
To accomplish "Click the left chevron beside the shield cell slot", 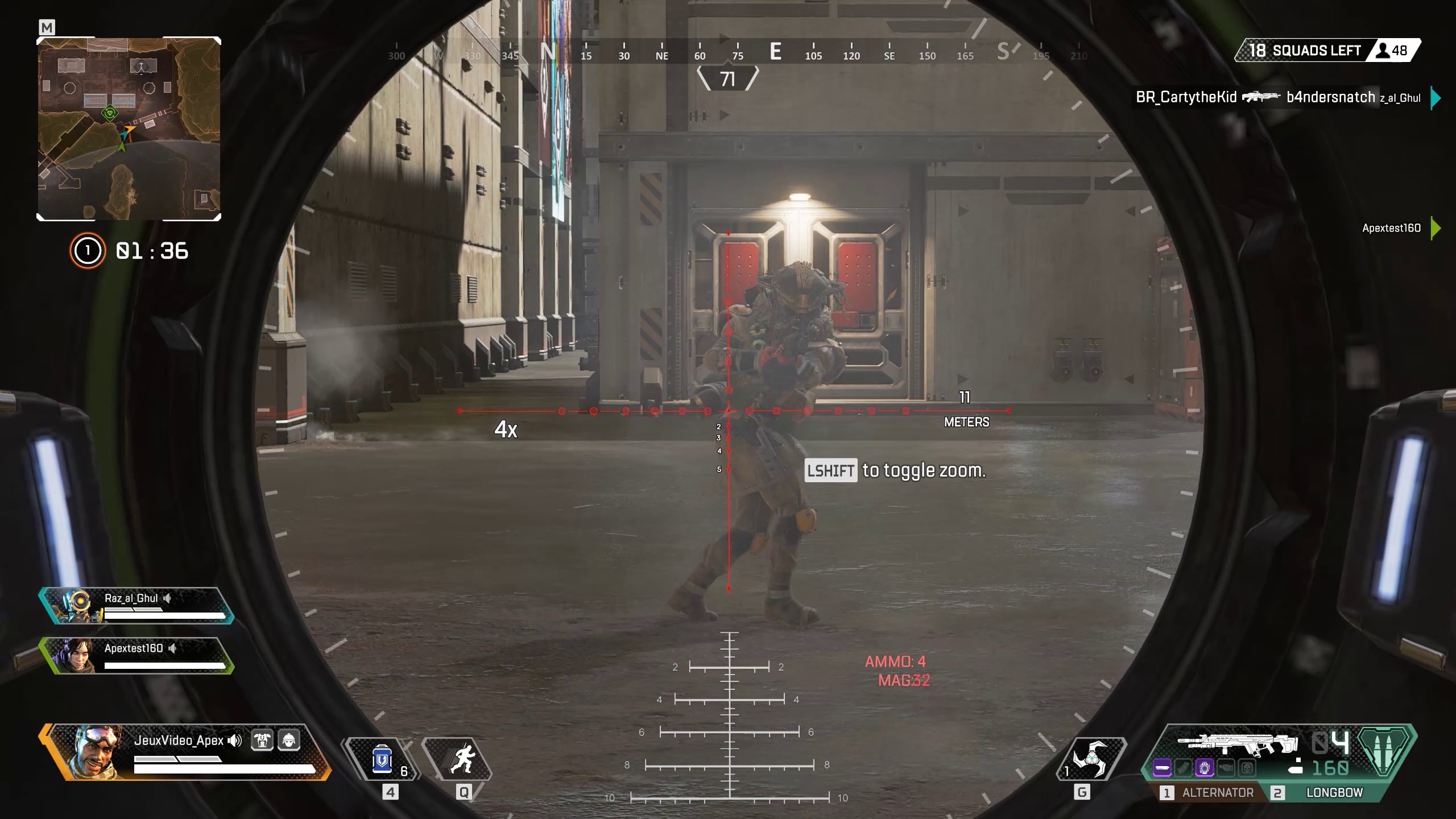I will (343, 759).
